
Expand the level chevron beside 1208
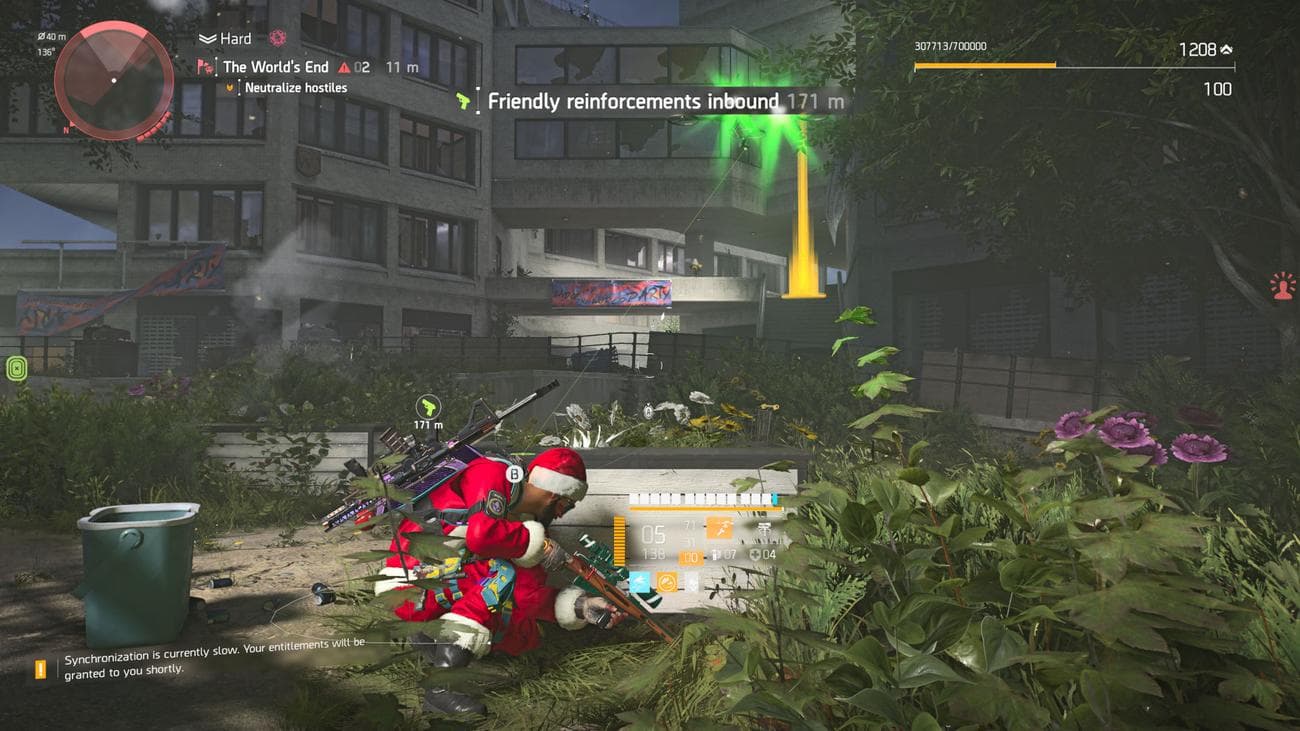click(1224, 47)
